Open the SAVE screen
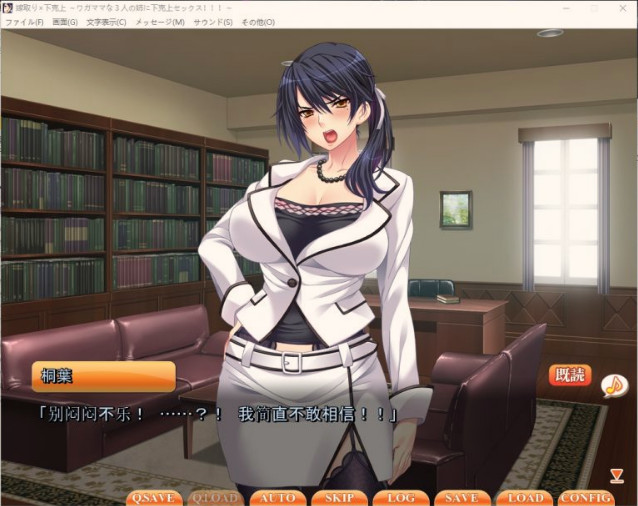638x506 pixels. (461, 497)
